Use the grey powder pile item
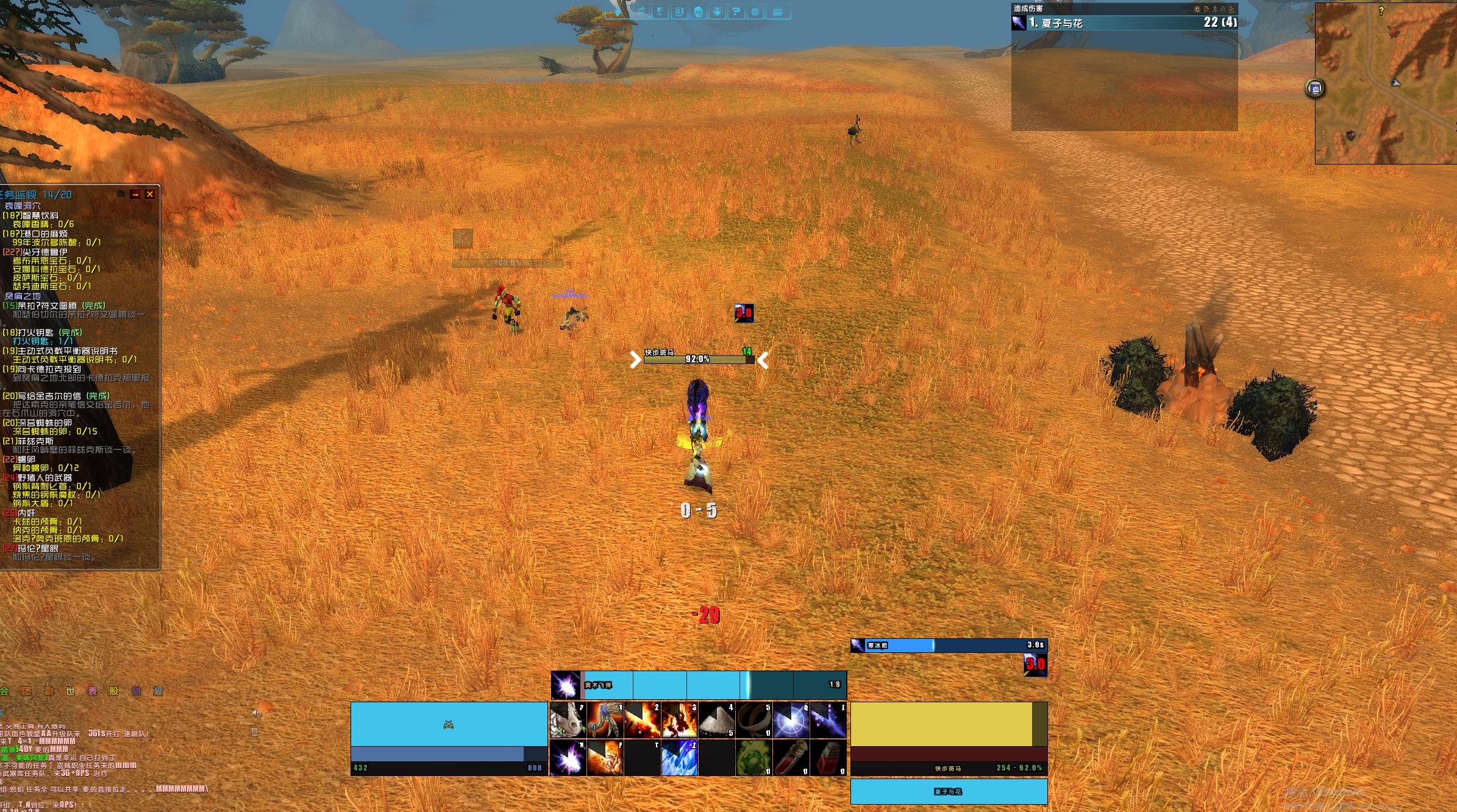Screen dimensions: 1457x812 [716, 719]
